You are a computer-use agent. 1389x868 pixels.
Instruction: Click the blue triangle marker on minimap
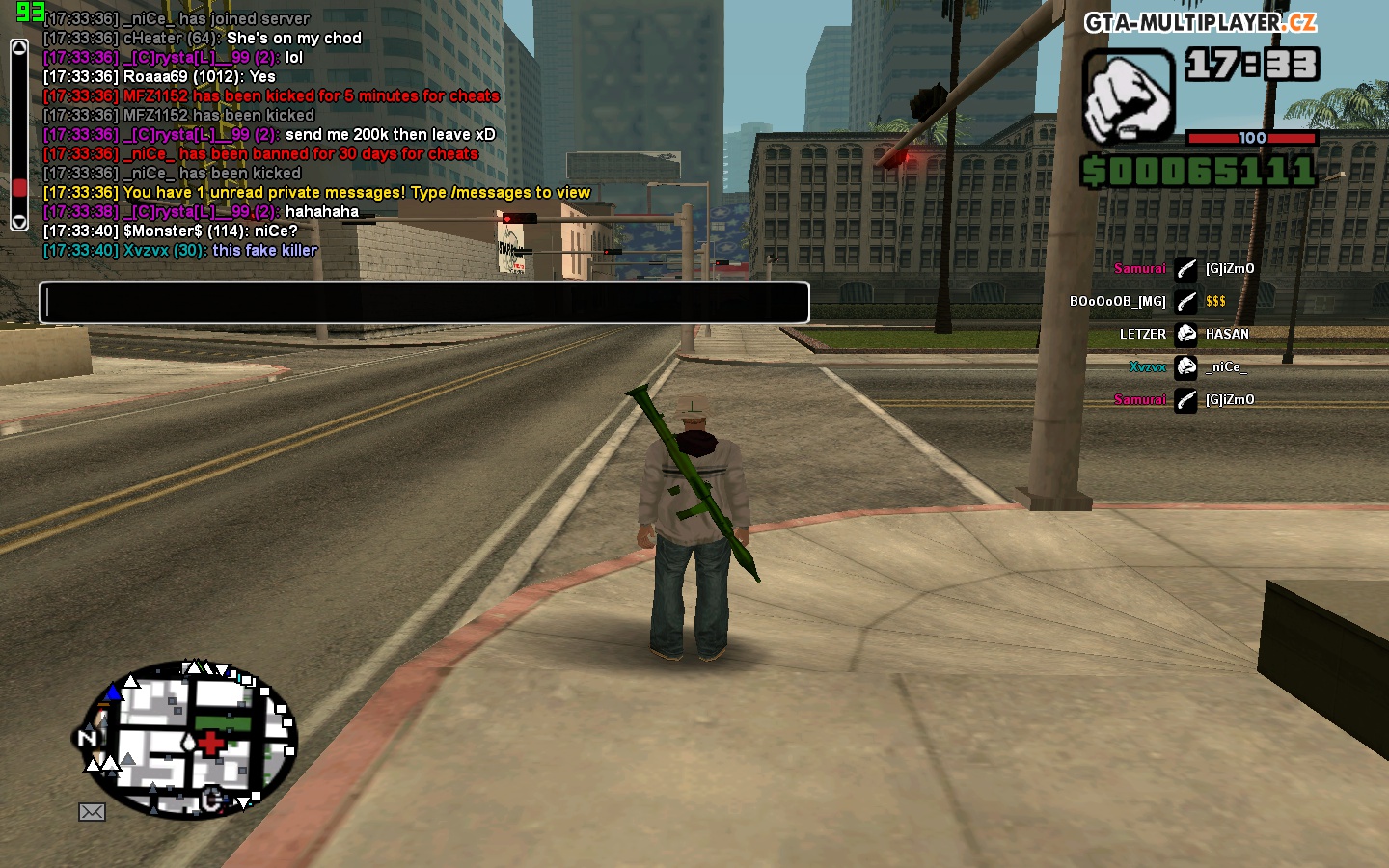pos(113,692)
